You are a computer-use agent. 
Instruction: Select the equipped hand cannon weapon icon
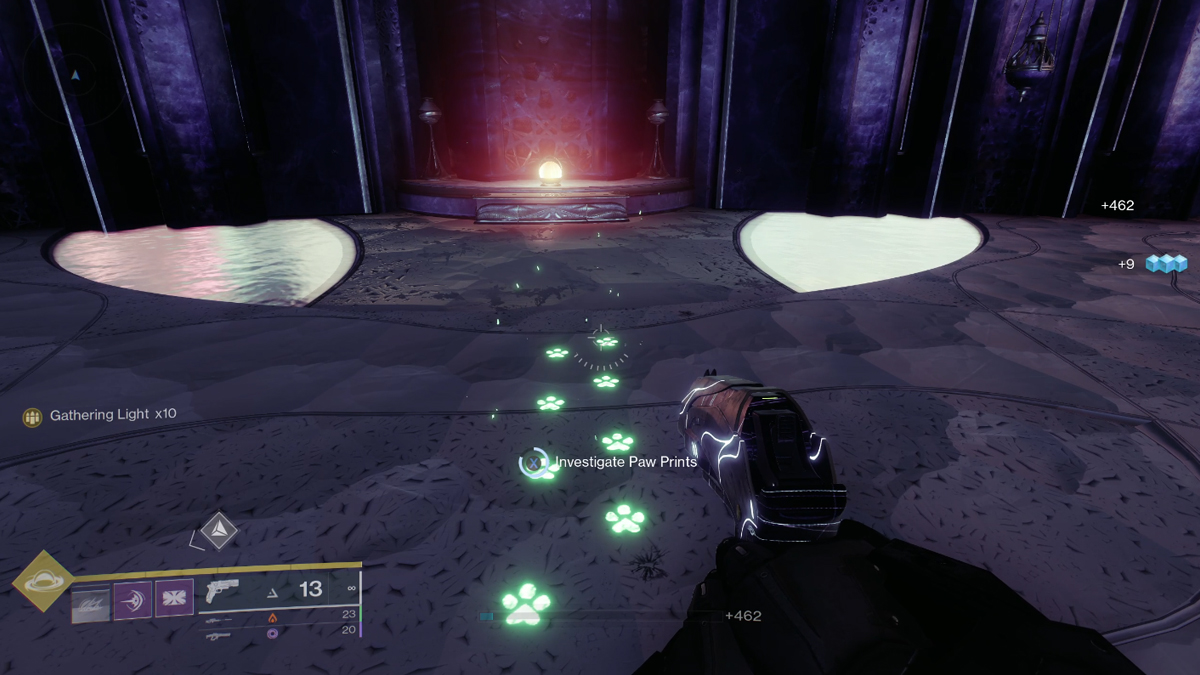[221, 590]
